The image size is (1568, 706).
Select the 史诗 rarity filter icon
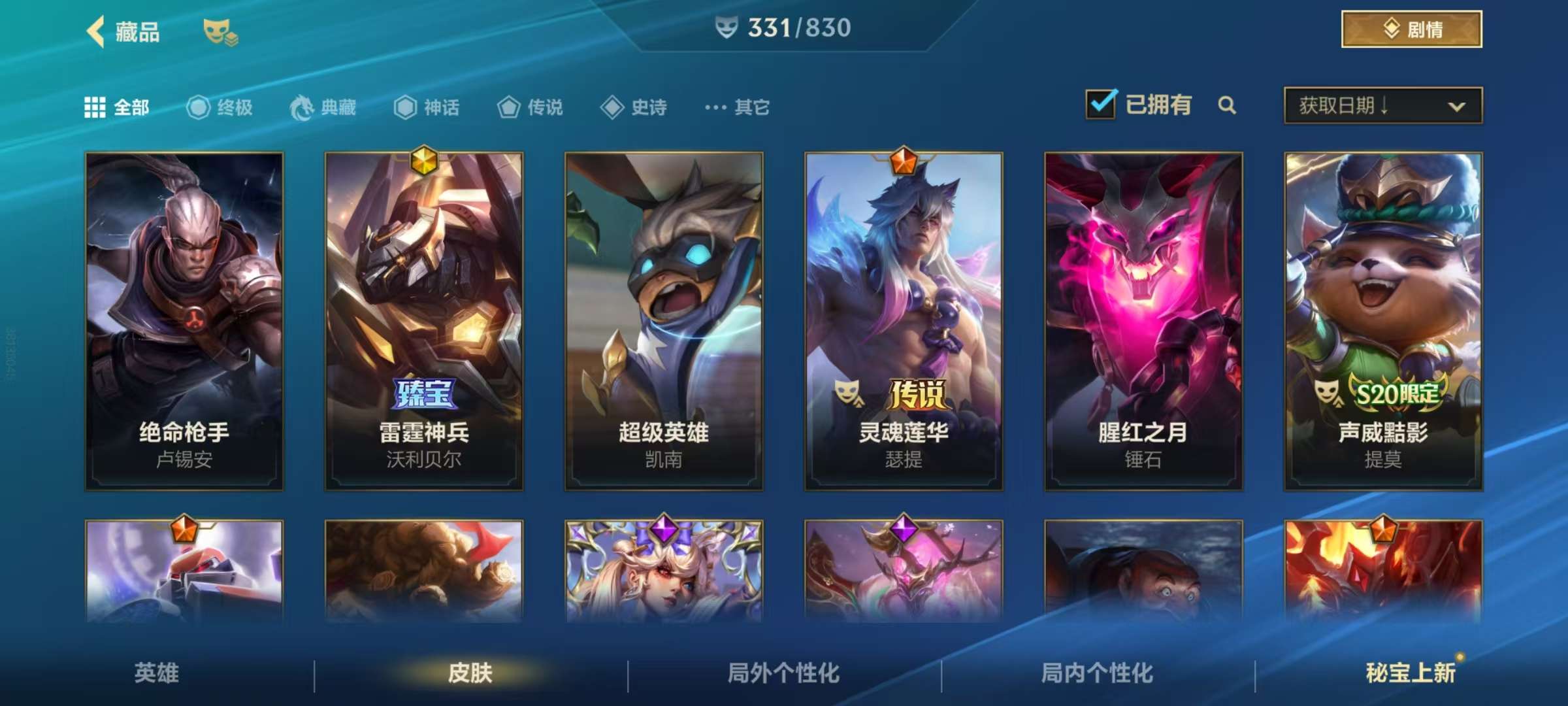point(613,108)
